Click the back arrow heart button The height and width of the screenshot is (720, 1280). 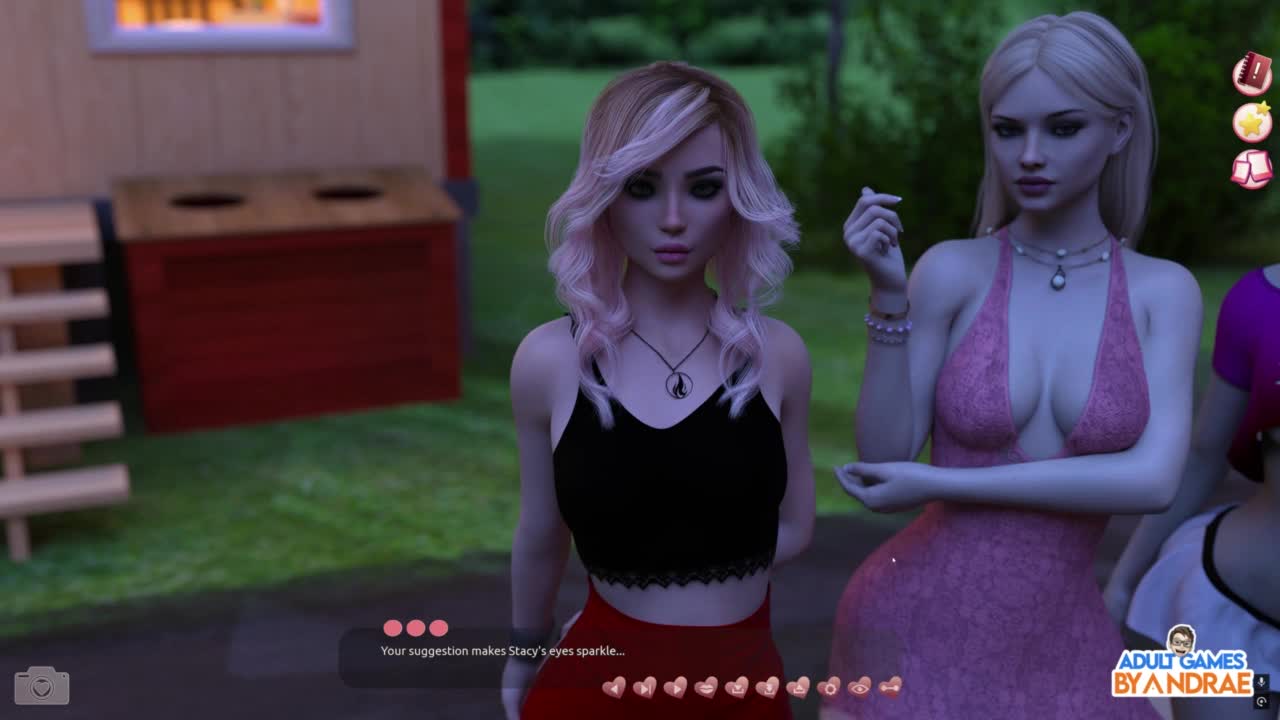coord(614,687)
